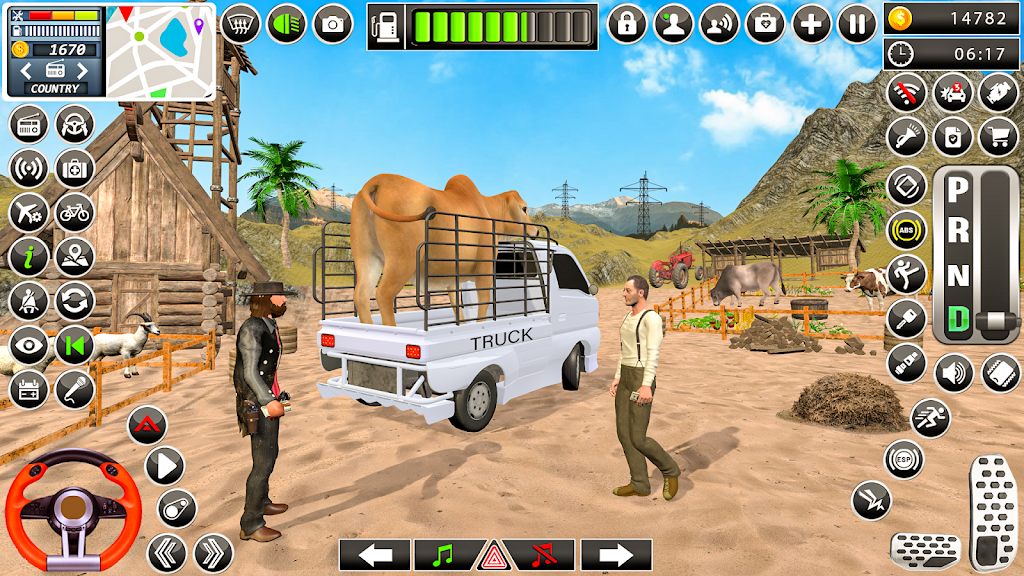Pause the game with the pause button
The width and height of the screenshot is (1024, 576).
click(x=857, y=24)
